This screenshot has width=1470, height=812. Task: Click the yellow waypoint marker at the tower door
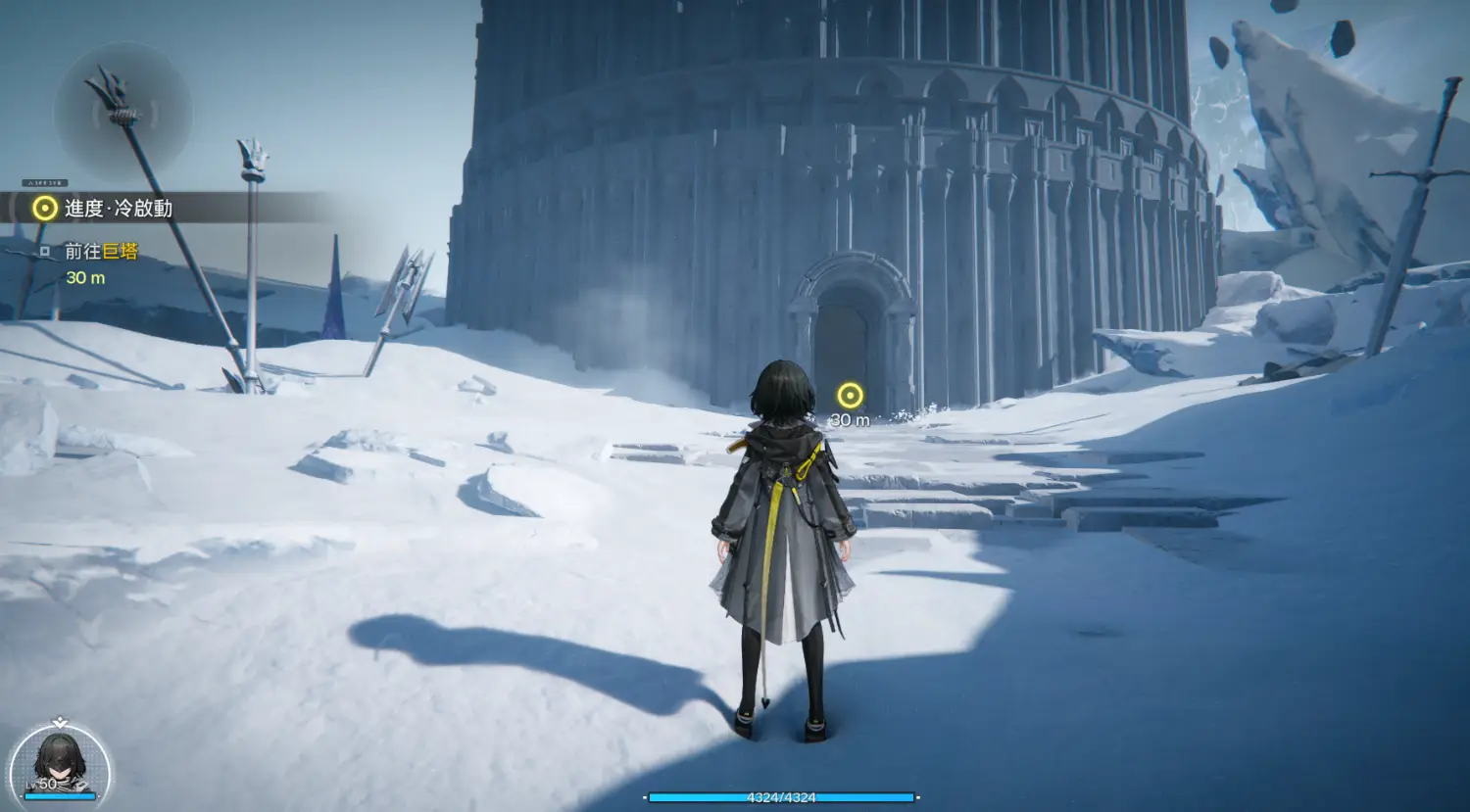850,395
